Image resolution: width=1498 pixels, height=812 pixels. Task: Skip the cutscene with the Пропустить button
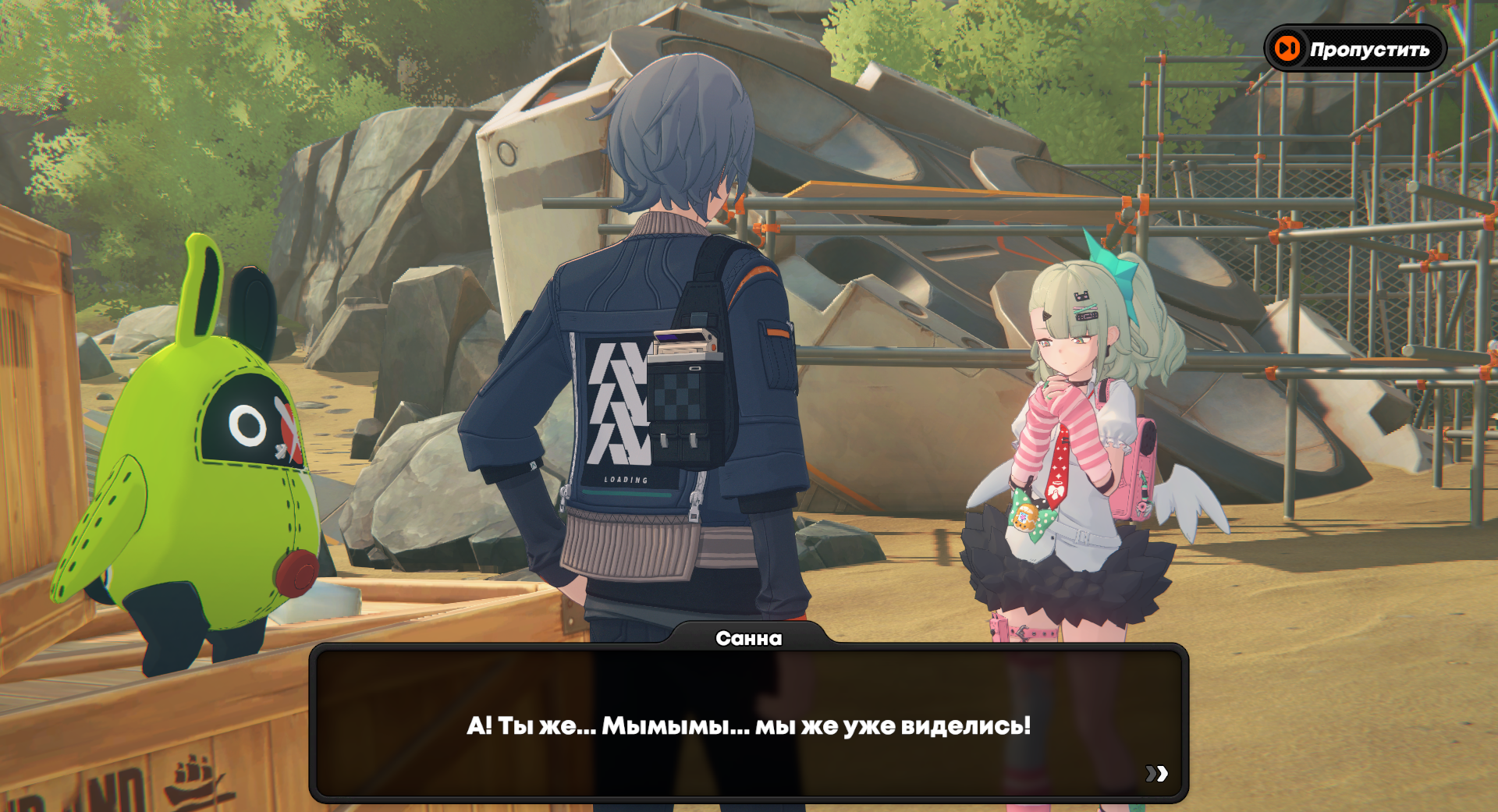[x=1355, y=49]
